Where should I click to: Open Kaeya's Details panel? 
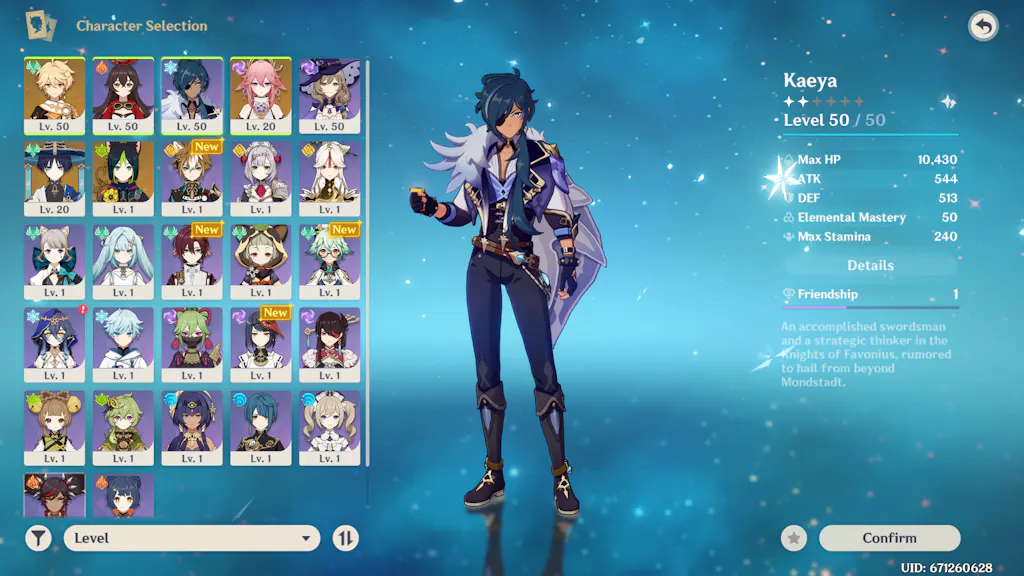tap(870, 265)
